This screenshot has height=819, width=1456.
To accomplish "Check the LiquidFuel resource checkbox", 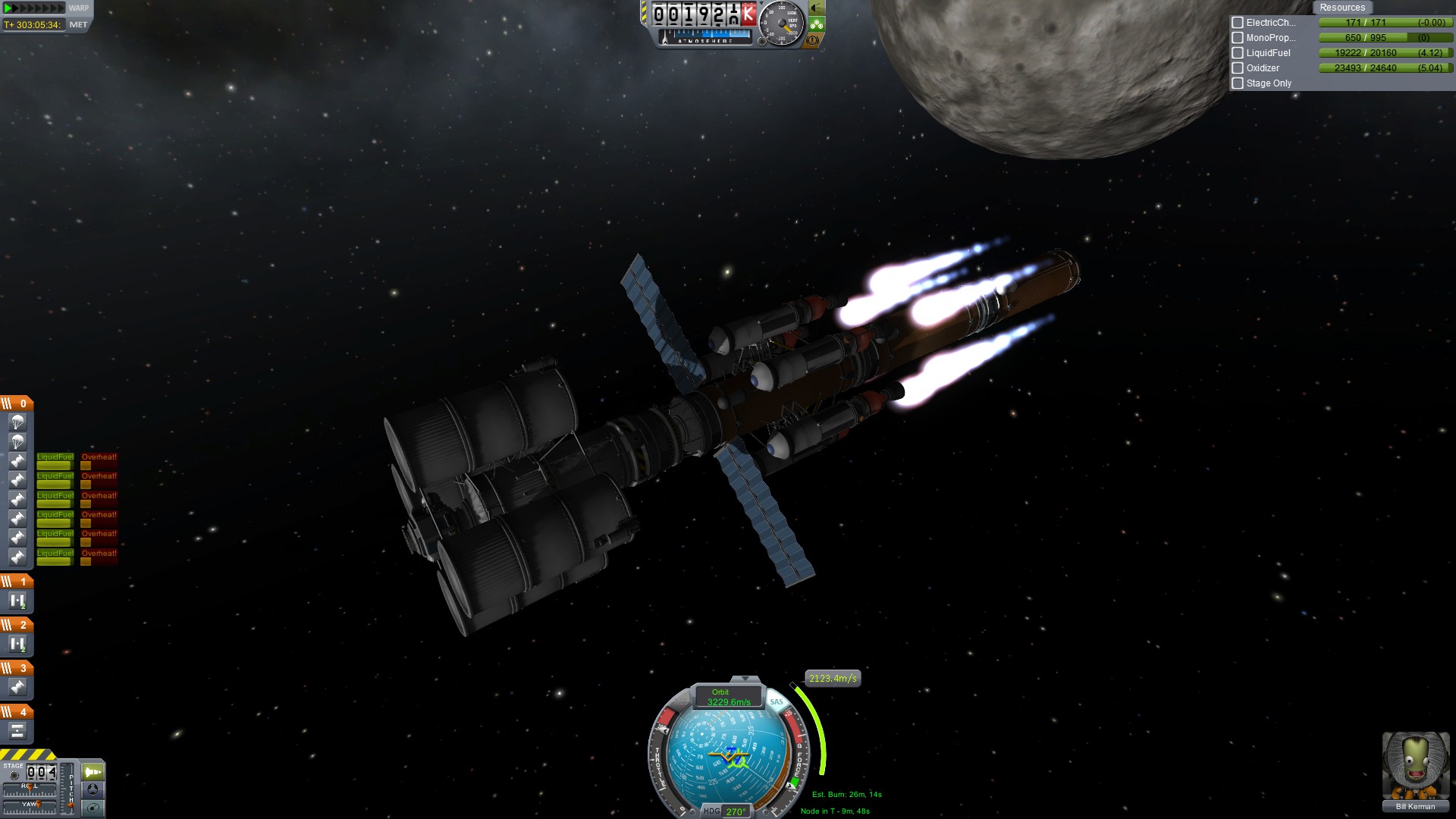I will click(1238, 53).
